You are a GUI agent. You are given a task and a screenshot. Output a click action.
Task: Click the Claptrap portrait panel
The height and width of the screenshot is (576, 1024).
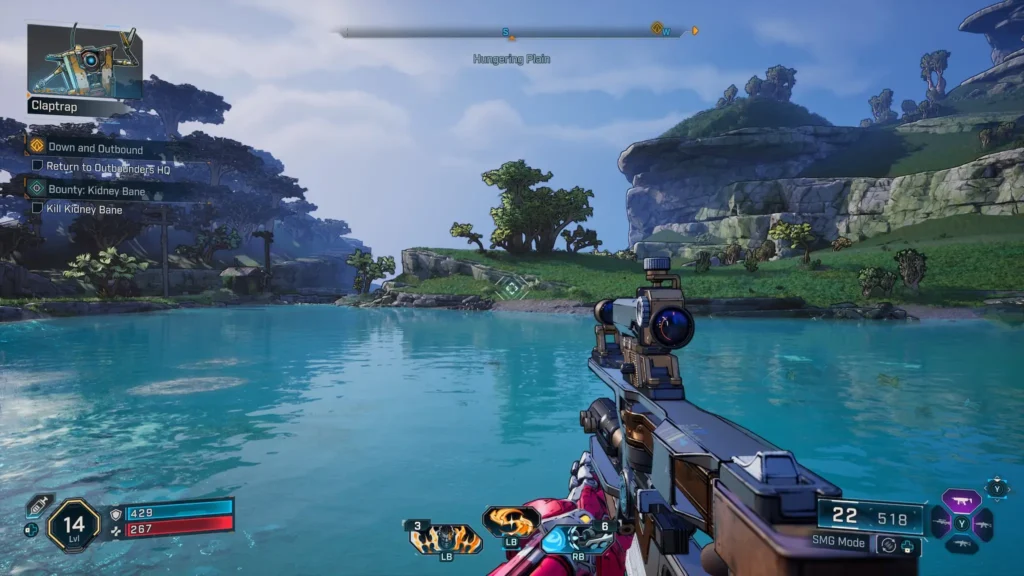[x=84, y=60]
